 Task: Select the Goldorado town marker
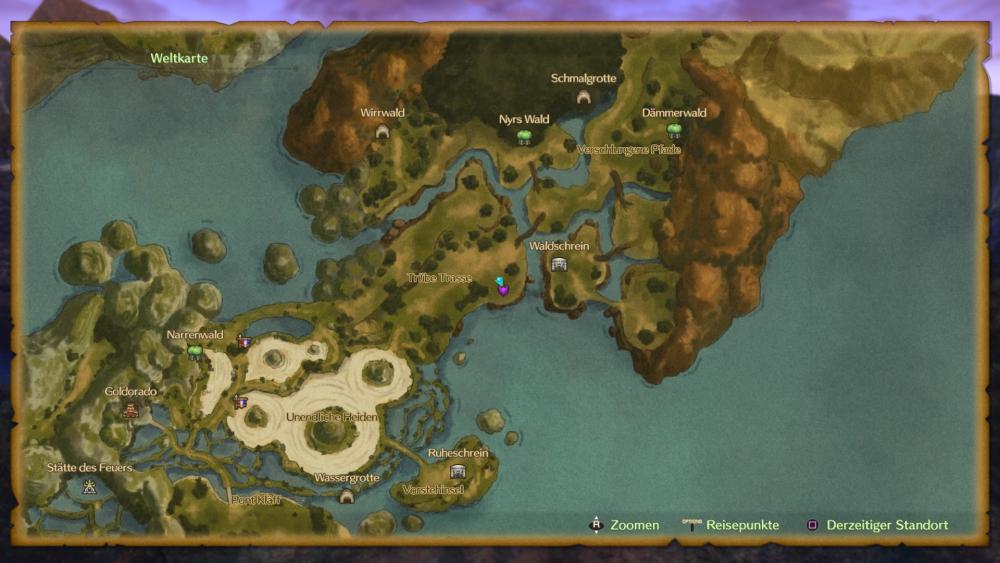[x=130, y=409]
